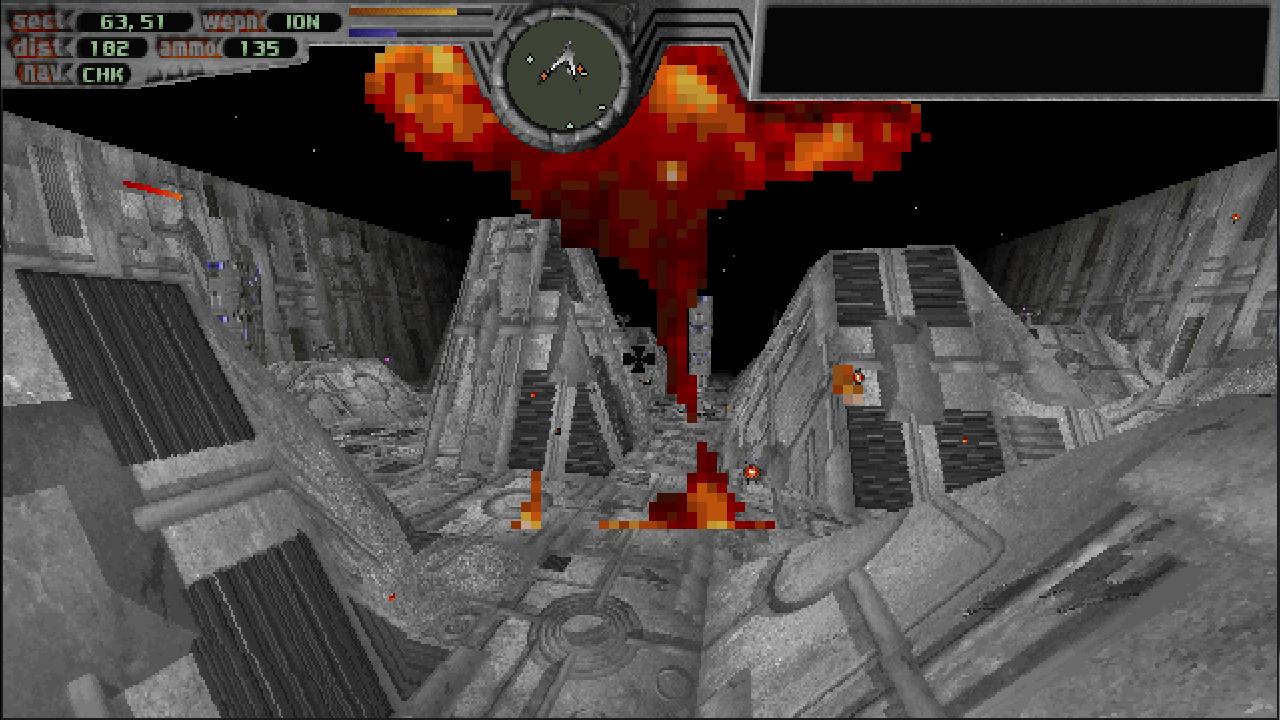Click the dist label text
The width and height of the screenshot is (1280, 720).
[33, 44]
